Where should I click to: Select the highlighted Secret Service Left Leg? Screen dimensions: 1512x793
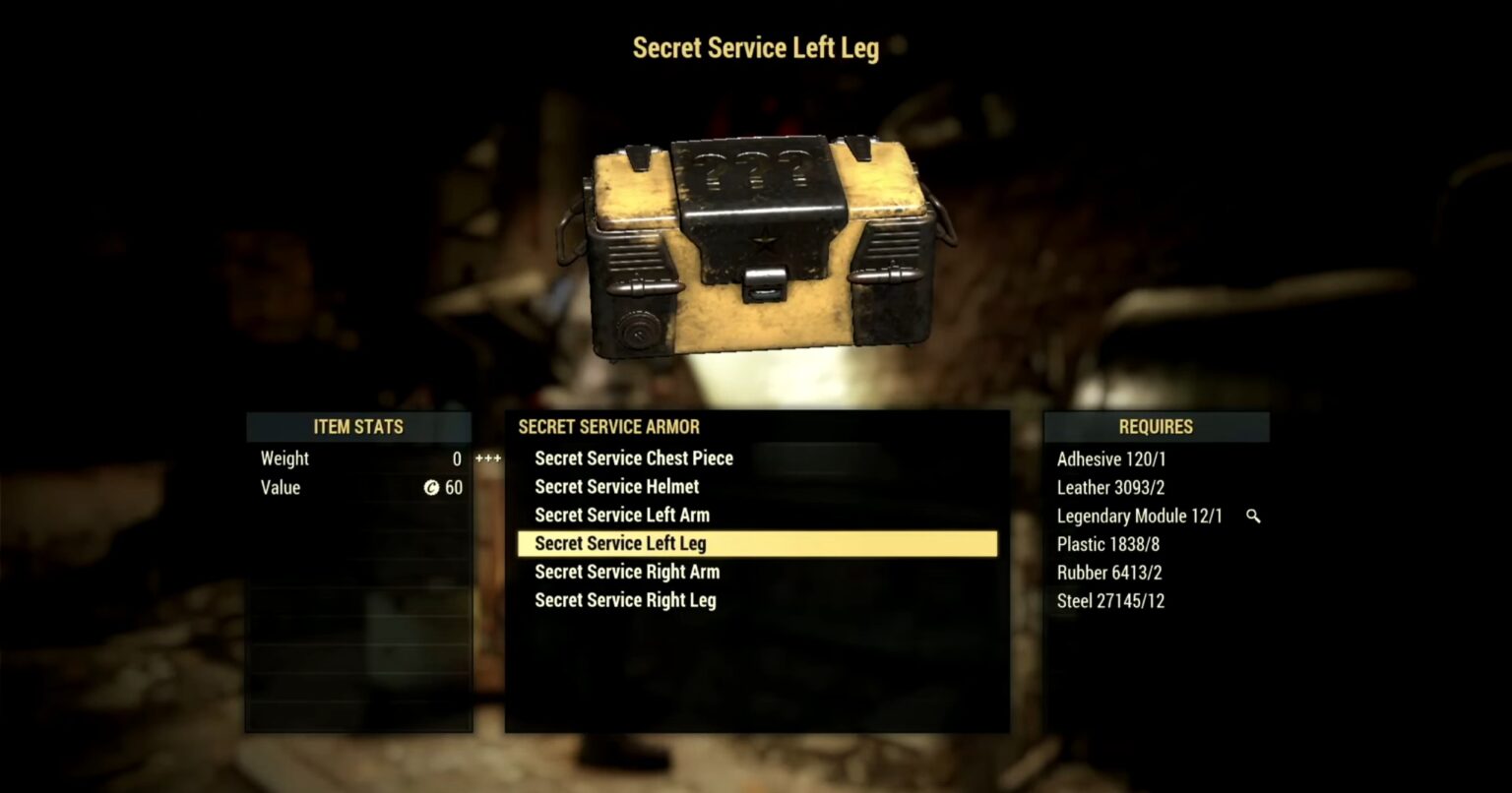pyautogui.click(x=619, y=543)
